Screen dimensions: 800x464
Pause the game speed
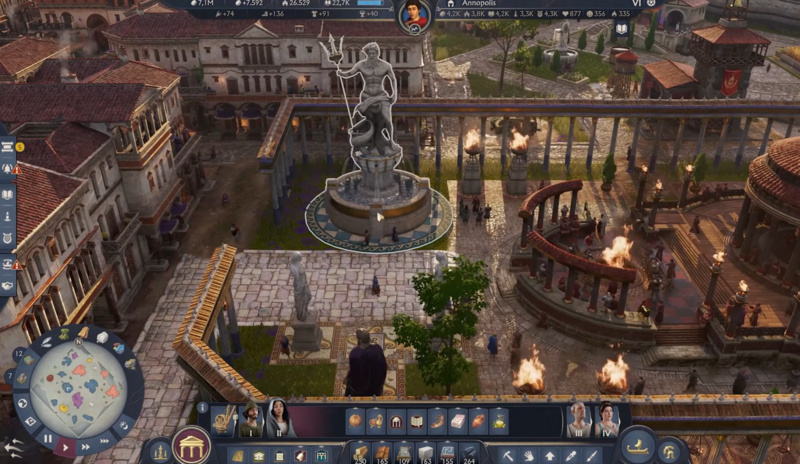coord(47,439)
